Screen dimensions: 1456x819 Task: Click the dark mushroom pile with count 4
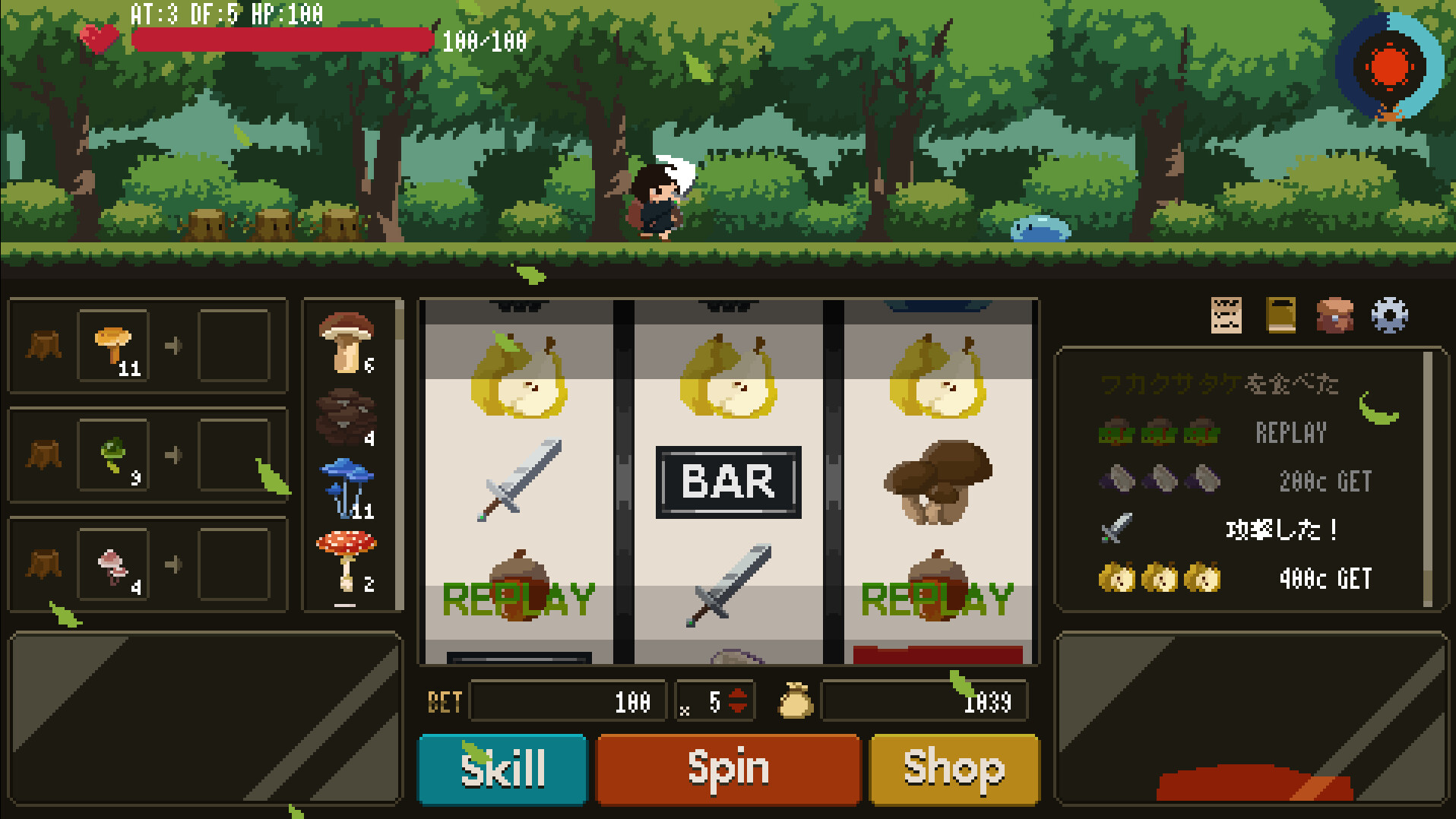[347, 413]
